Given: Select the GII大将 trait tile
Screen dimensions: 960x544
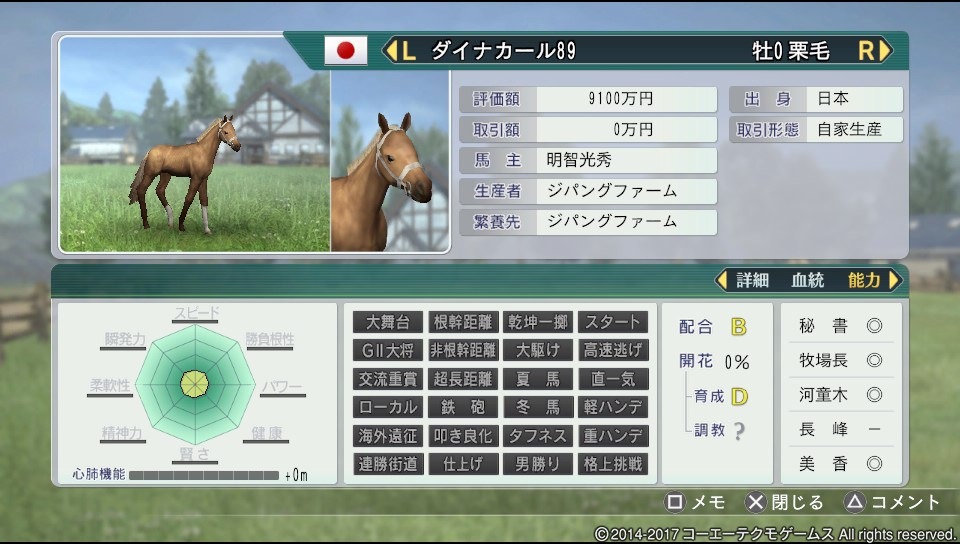Looking at the screenshot, I should tap(388, 350).
